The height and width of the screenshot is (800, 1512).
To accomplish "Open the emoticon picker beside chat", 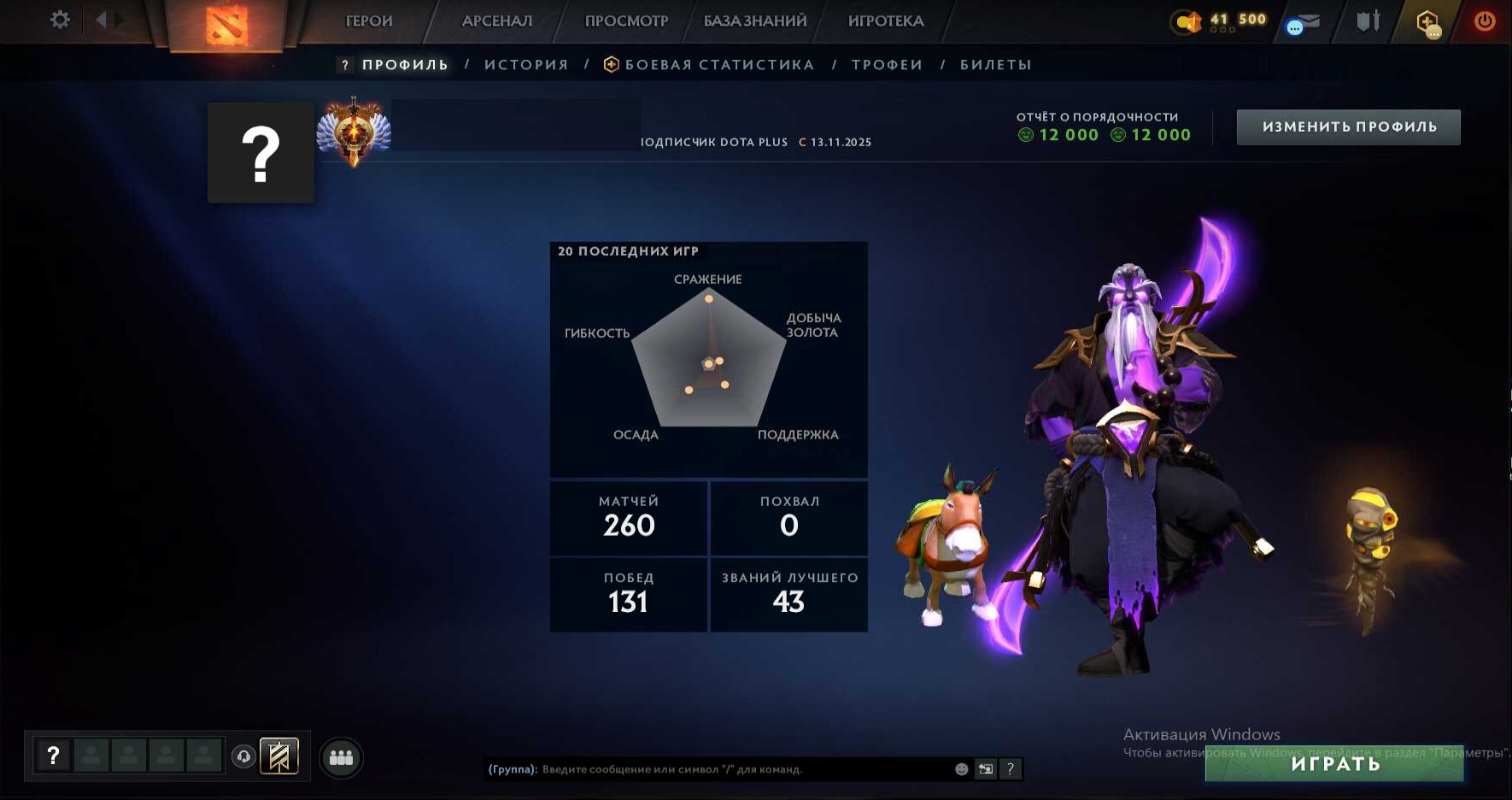I will pos(963,768).
